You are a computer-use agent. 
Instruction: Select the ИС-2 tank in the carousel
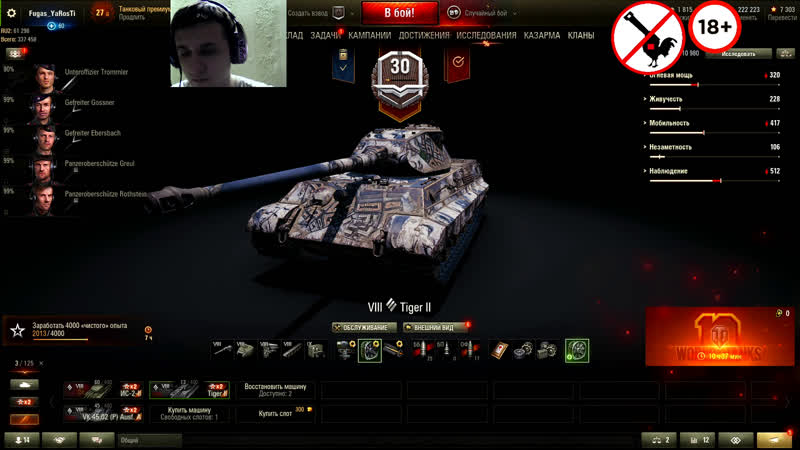(x=104, y=389)
